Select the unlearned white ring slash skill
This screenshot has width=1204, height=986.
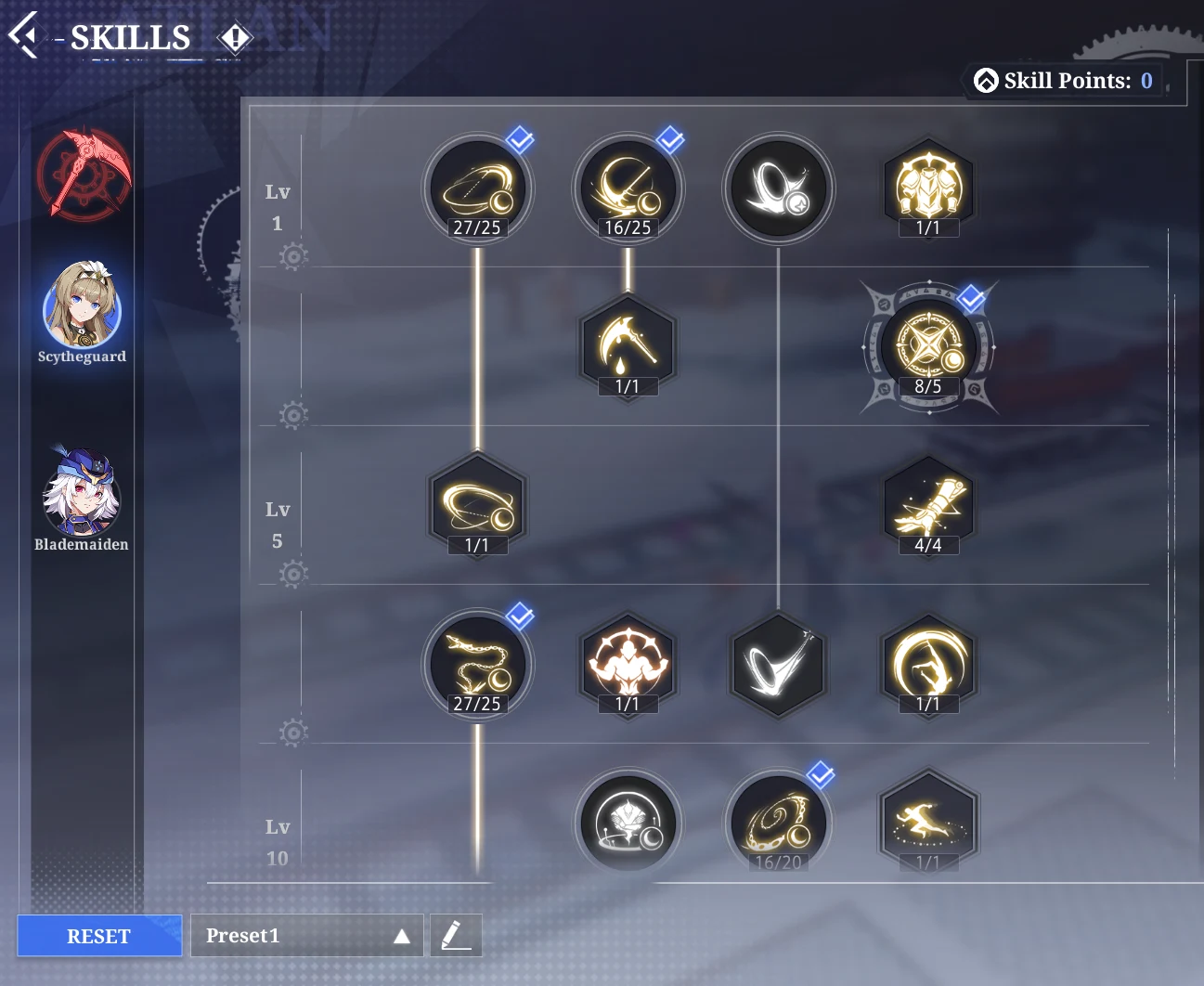click(x=778, y=189)
